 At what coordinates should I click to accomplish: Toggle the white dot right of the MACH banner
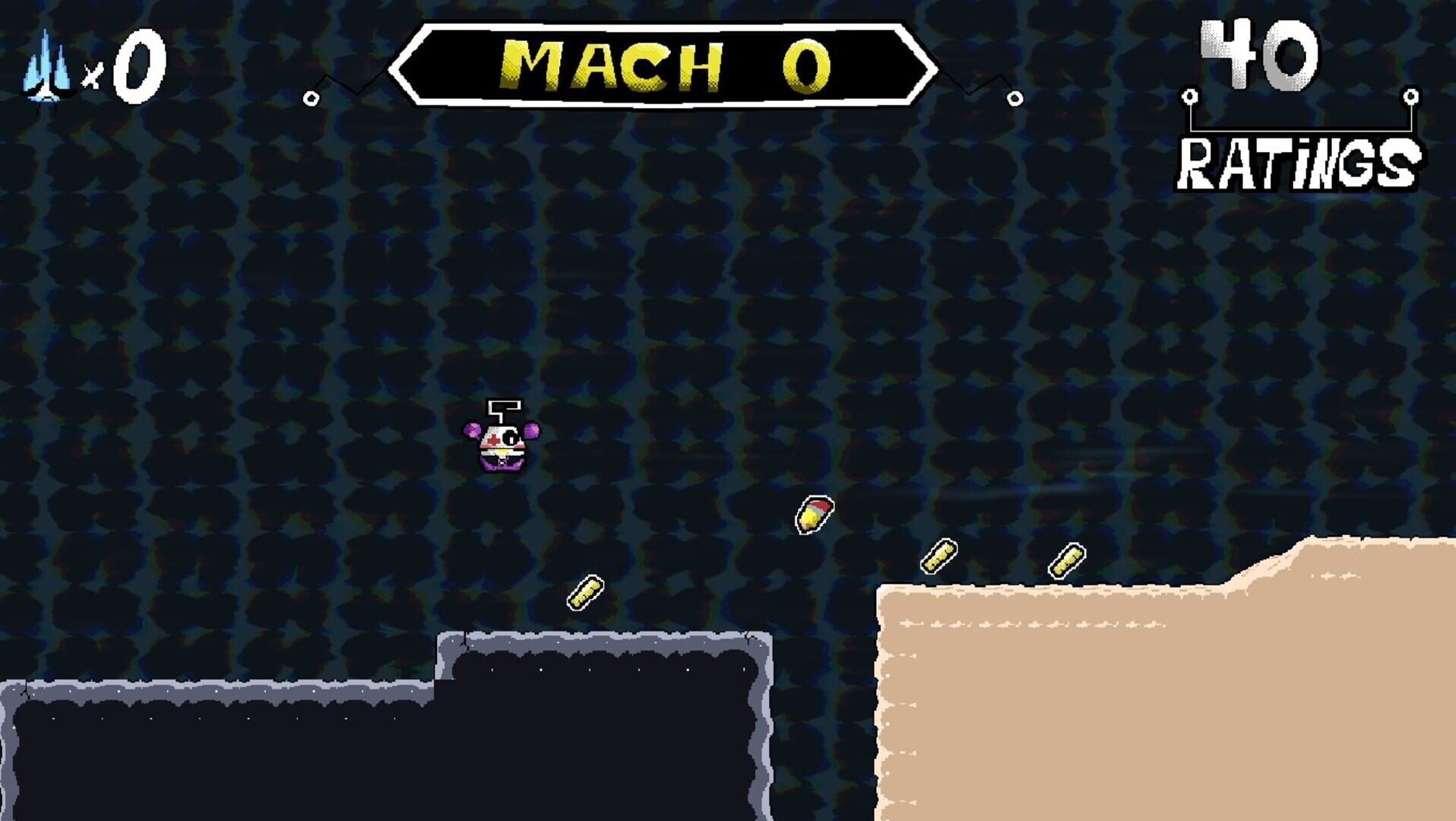[x=1014, y=97]
